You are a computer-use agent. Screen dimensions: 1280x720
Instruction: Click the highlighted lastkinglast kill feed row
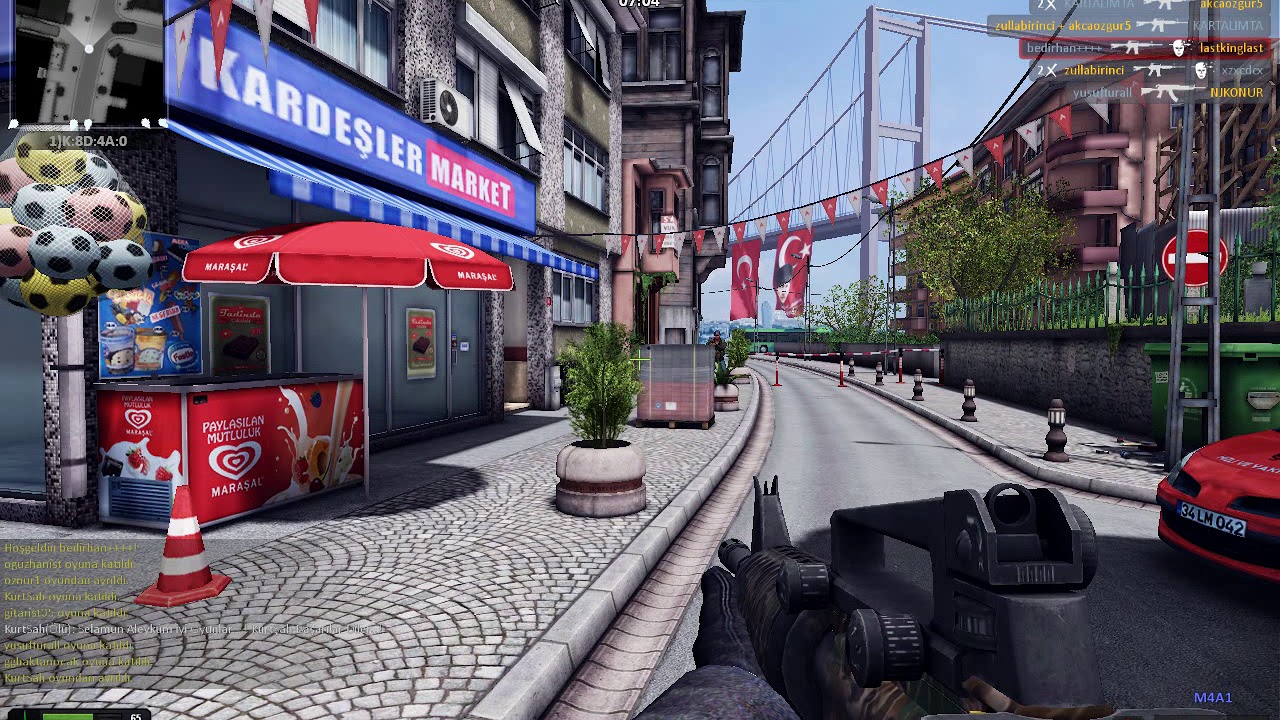(1143, 48)
